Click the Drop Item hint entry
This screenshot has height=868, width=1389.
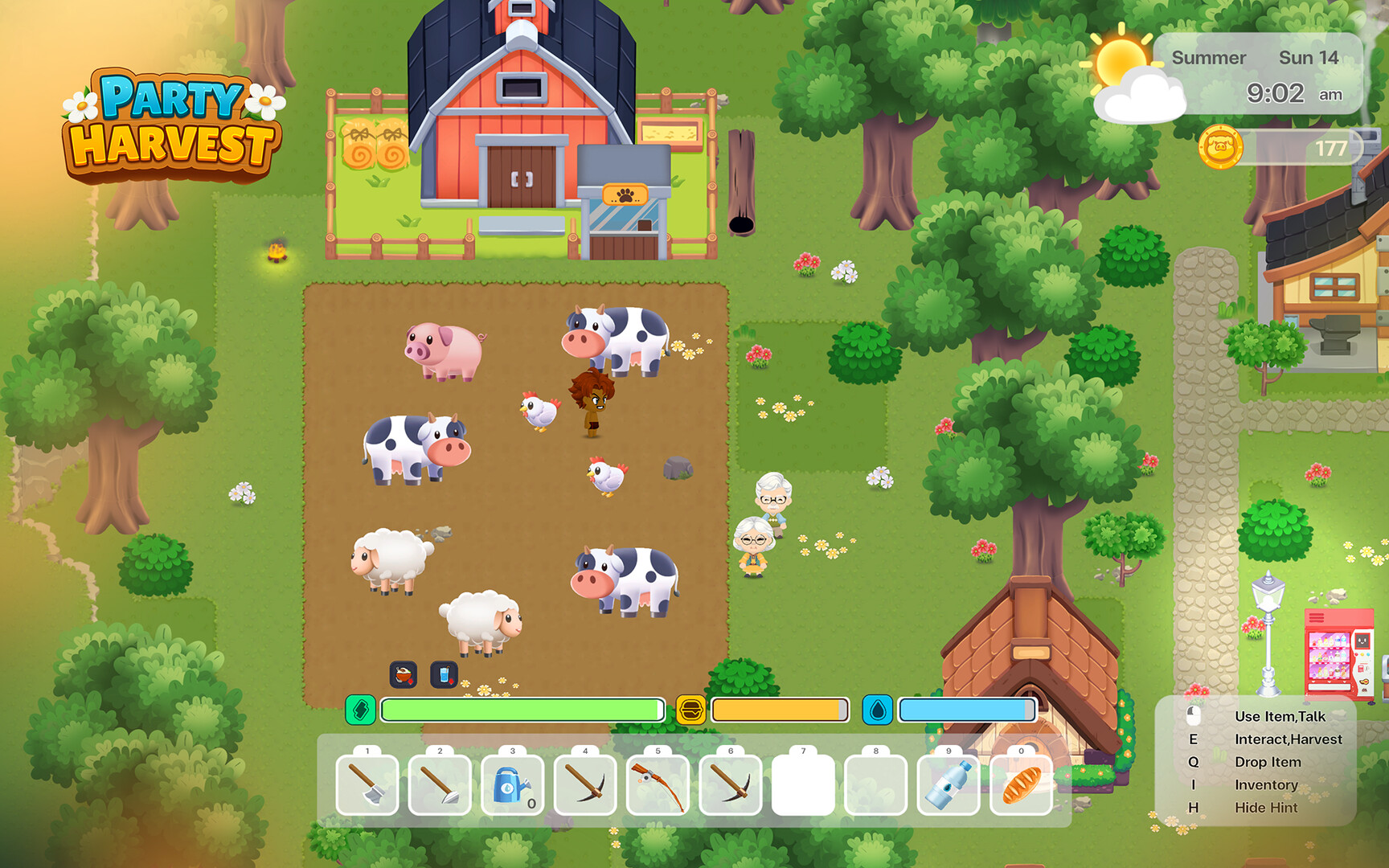(1267, 762)
